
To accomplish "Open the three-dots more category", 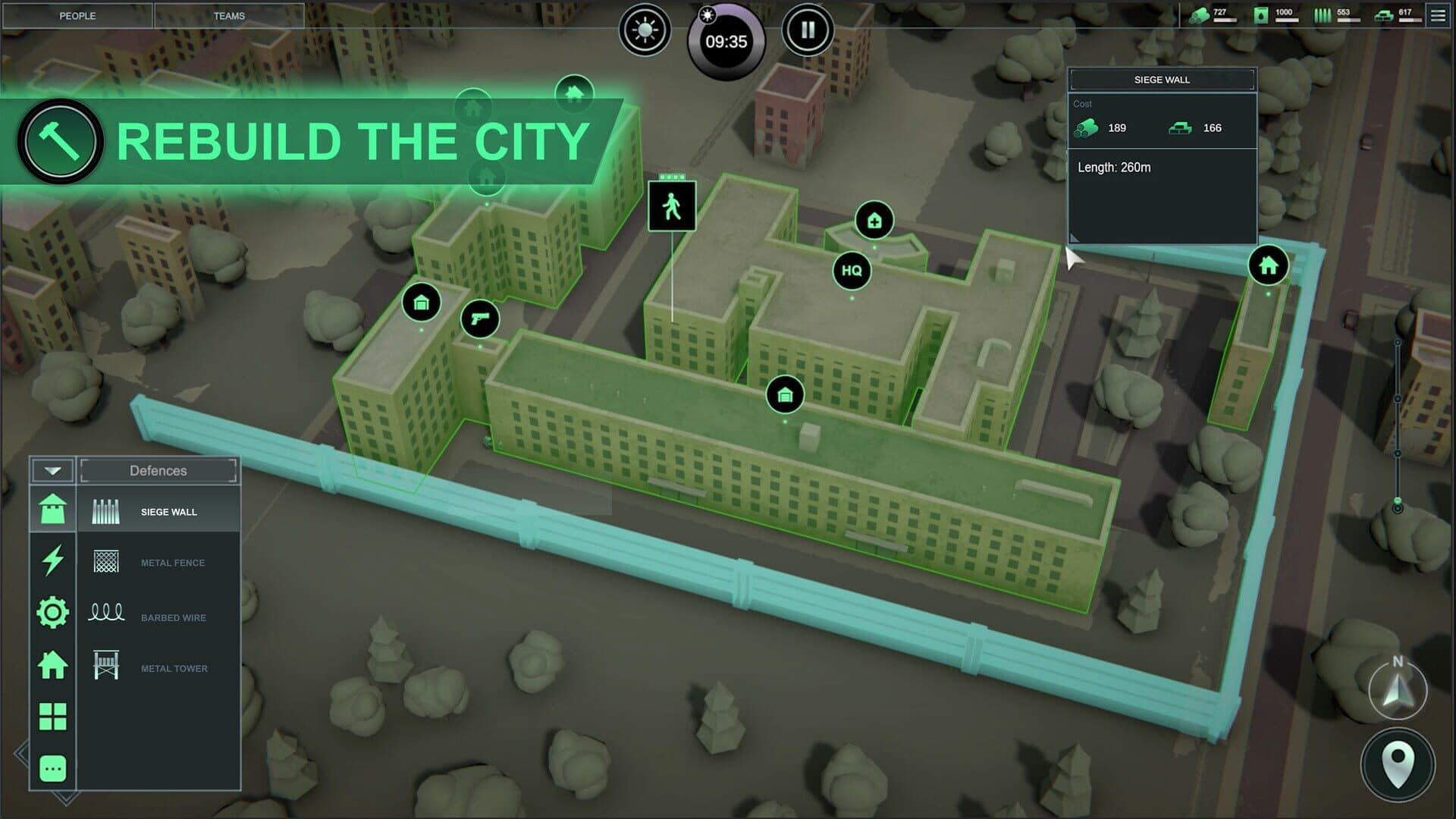I will (52, 768).
